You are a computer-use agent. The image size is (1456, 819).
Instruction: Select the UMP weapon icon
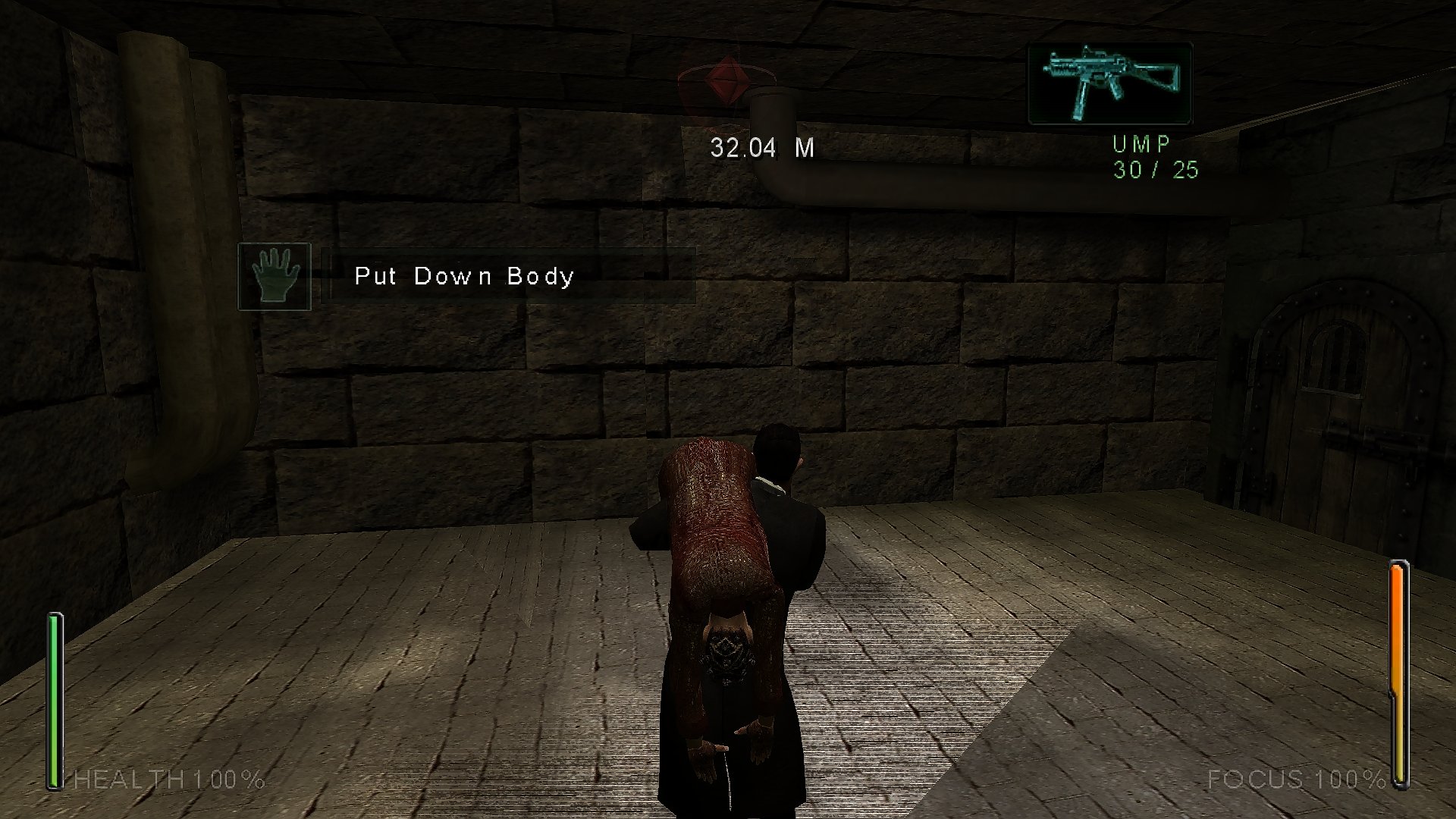1109,83
